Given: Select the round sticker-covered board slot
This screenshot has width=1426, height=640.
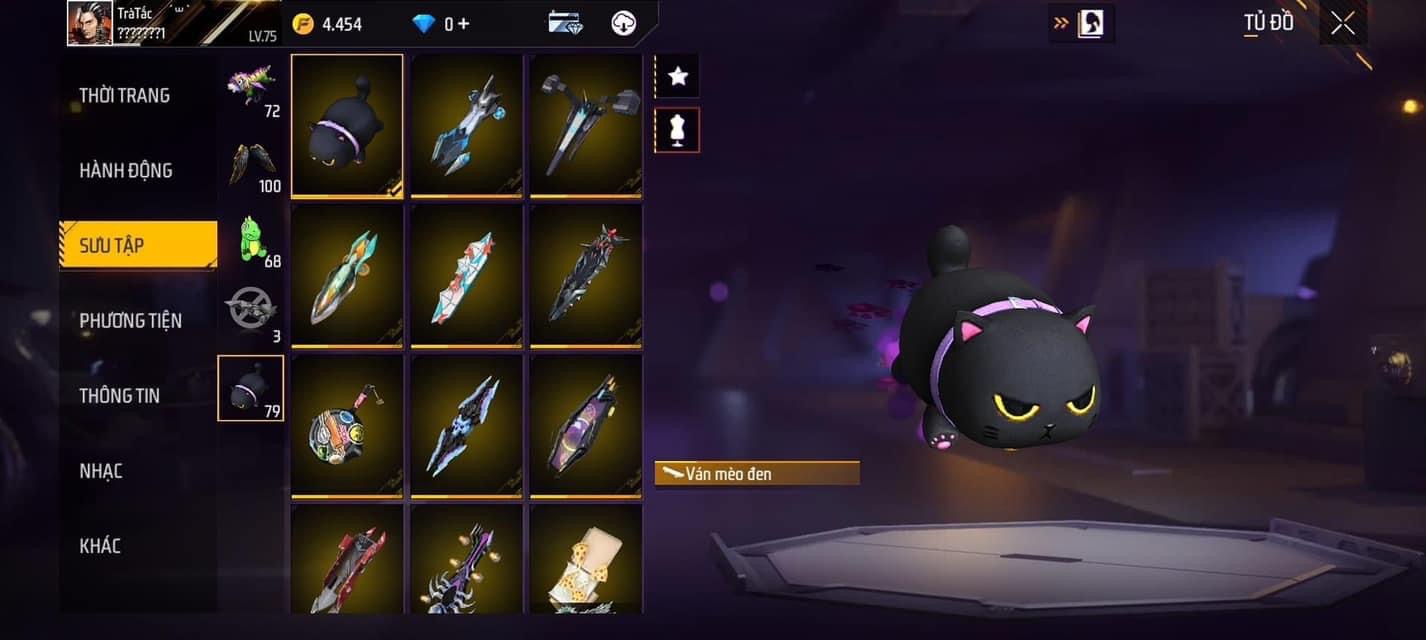Looking at the screenshot, I should [347, 425].
